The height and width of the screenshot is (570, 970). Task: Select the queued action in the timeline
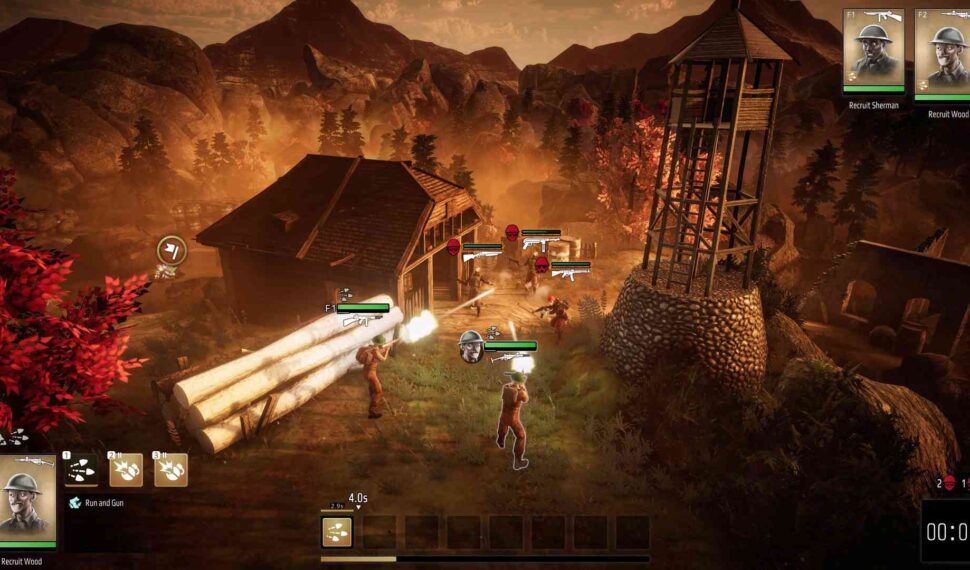pyautogui.click(x=336, y=532)
